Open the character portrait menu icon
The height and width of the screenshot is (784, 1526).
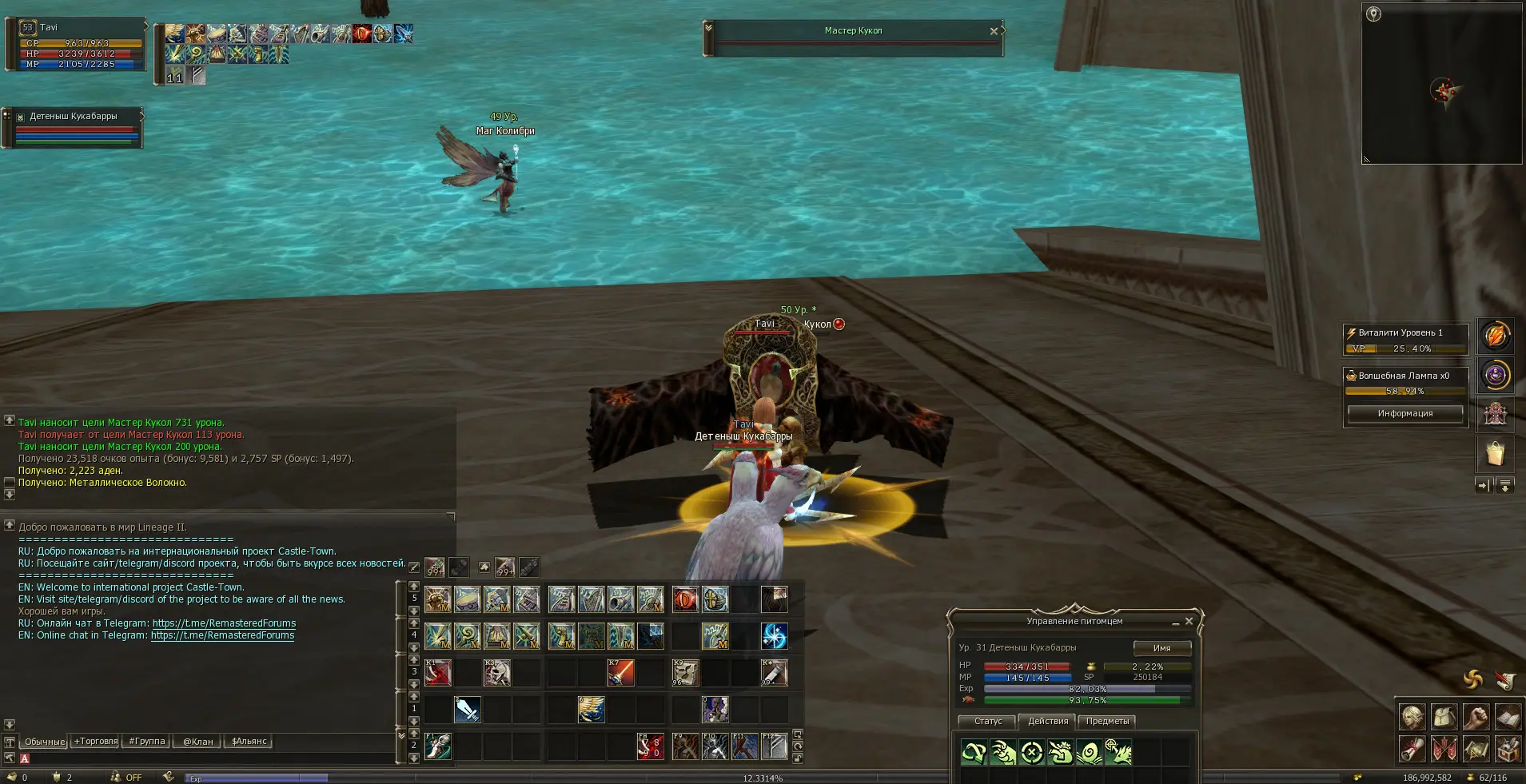pyautogui.click(x=1412, y=718)
